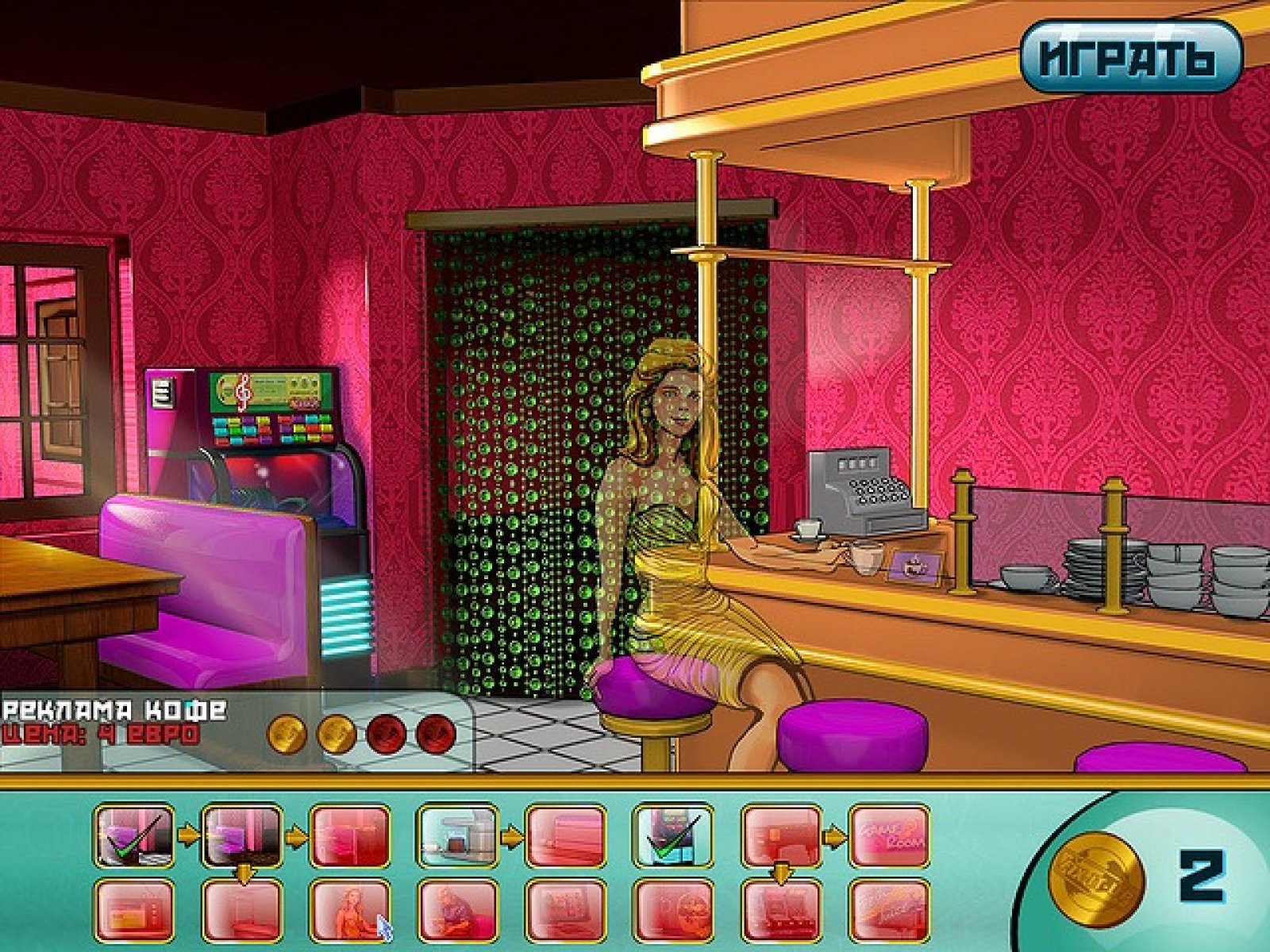Screen dimensions: 1270x952
Task: Select the locked television upgrade thumbnail
Action: tap(133, 910)
